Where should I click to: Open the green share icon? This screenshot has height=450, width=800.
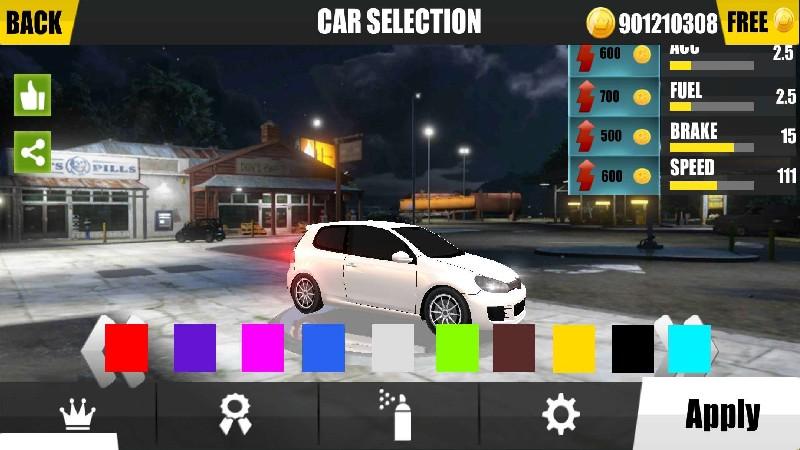(x=32, y=153)
